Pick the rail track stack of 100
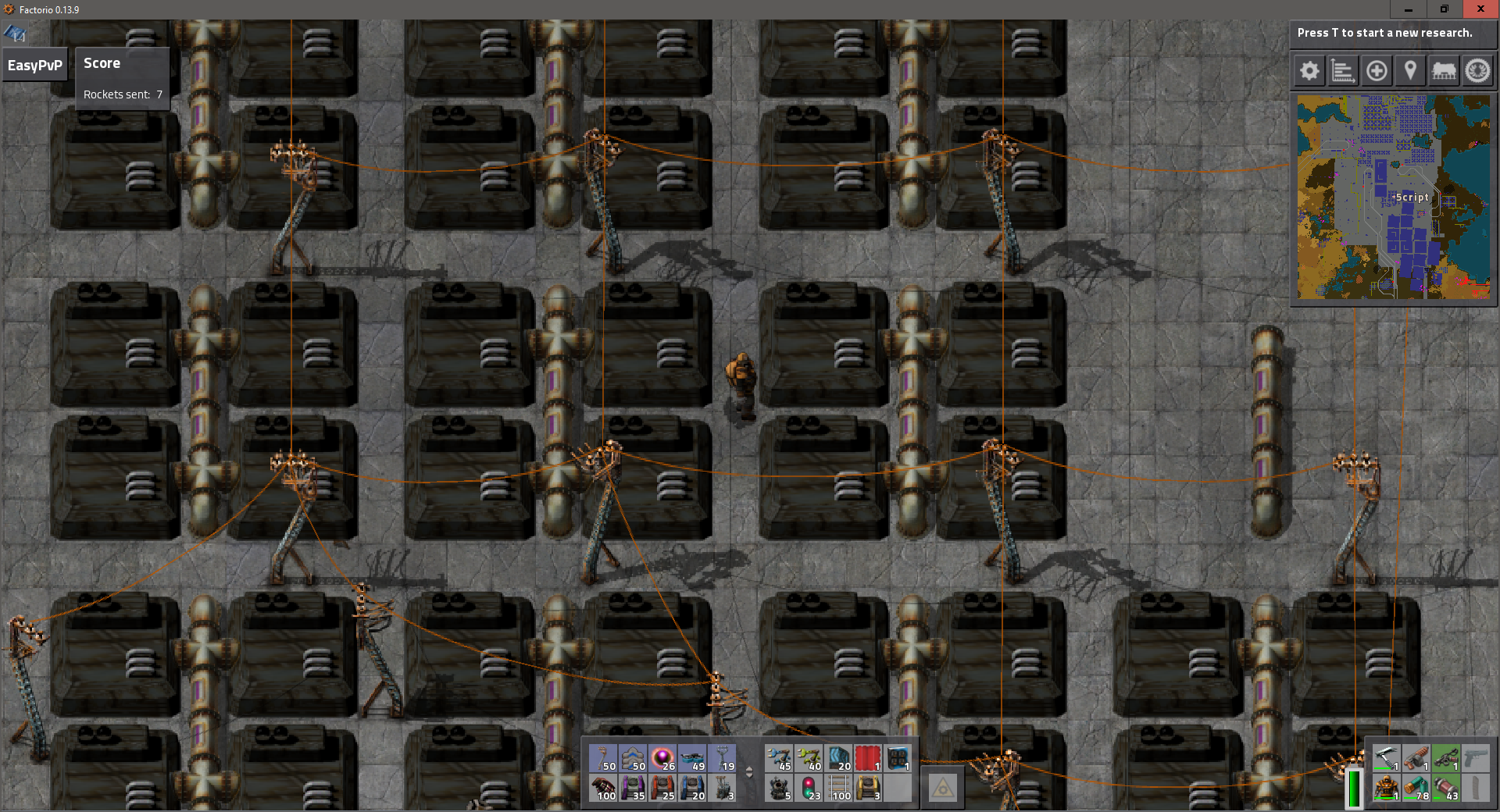The height and width of the screenshot is (812, 1500). (x=838, y=789)
